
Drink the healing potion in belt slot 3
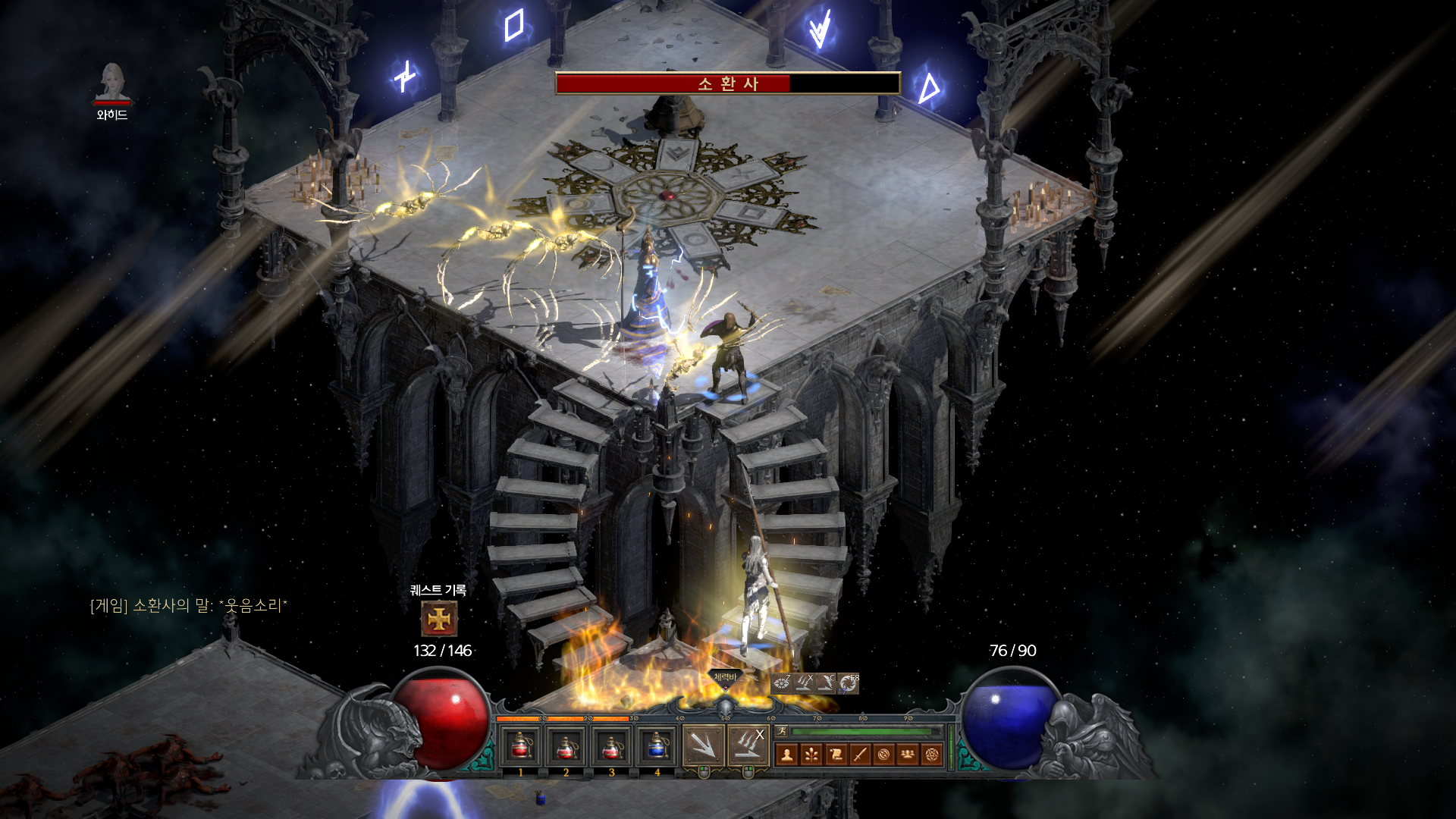(612, 747)
